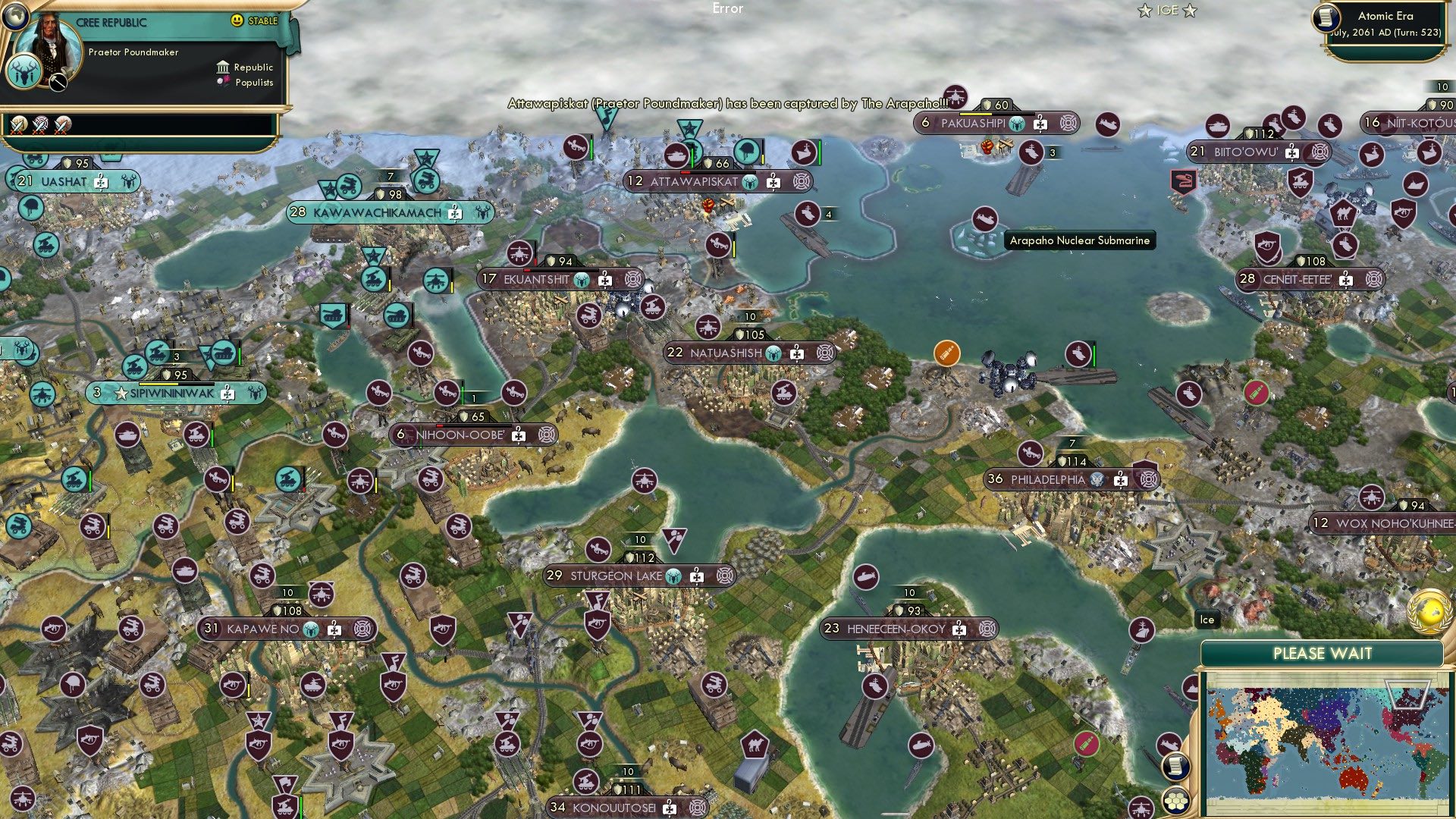Click the Republic government icon in leader panel
Screen dimensions: 1456x819
[x=223, y=67]
